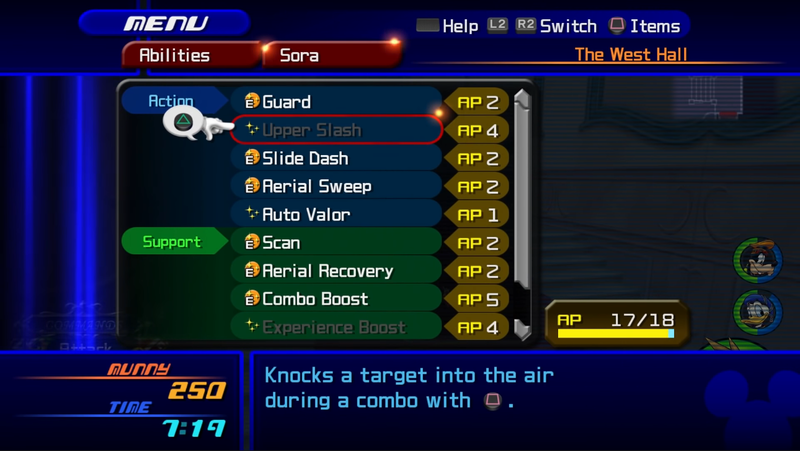The height and width of the screenshot is (451, 800).
Task: Click the ability list scroll-down arrow
Action: (522, 328)
